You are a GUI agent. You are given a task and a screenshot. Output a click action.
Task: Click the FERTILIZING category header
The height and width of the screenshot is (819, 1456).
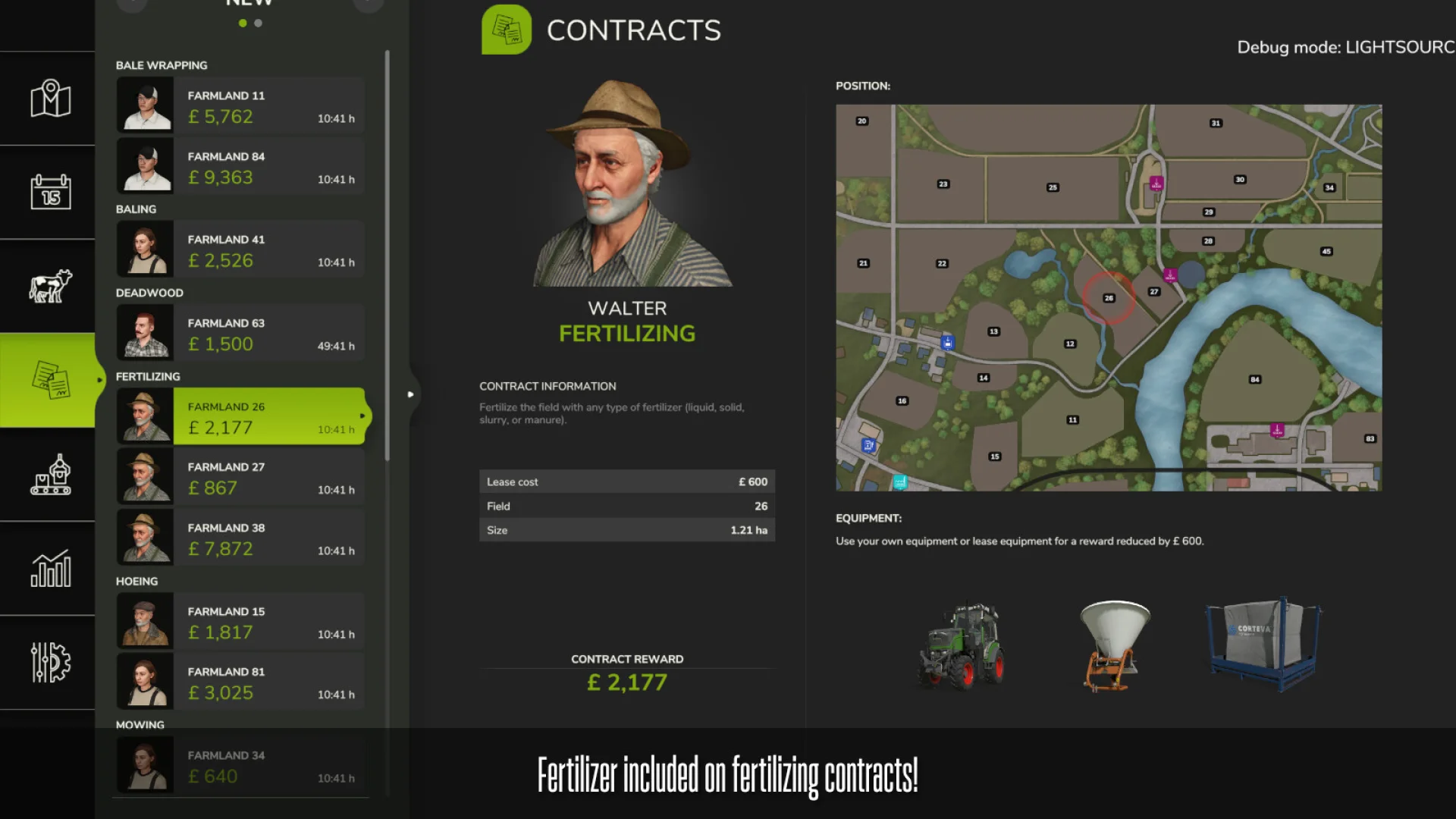tap(149, 376)
